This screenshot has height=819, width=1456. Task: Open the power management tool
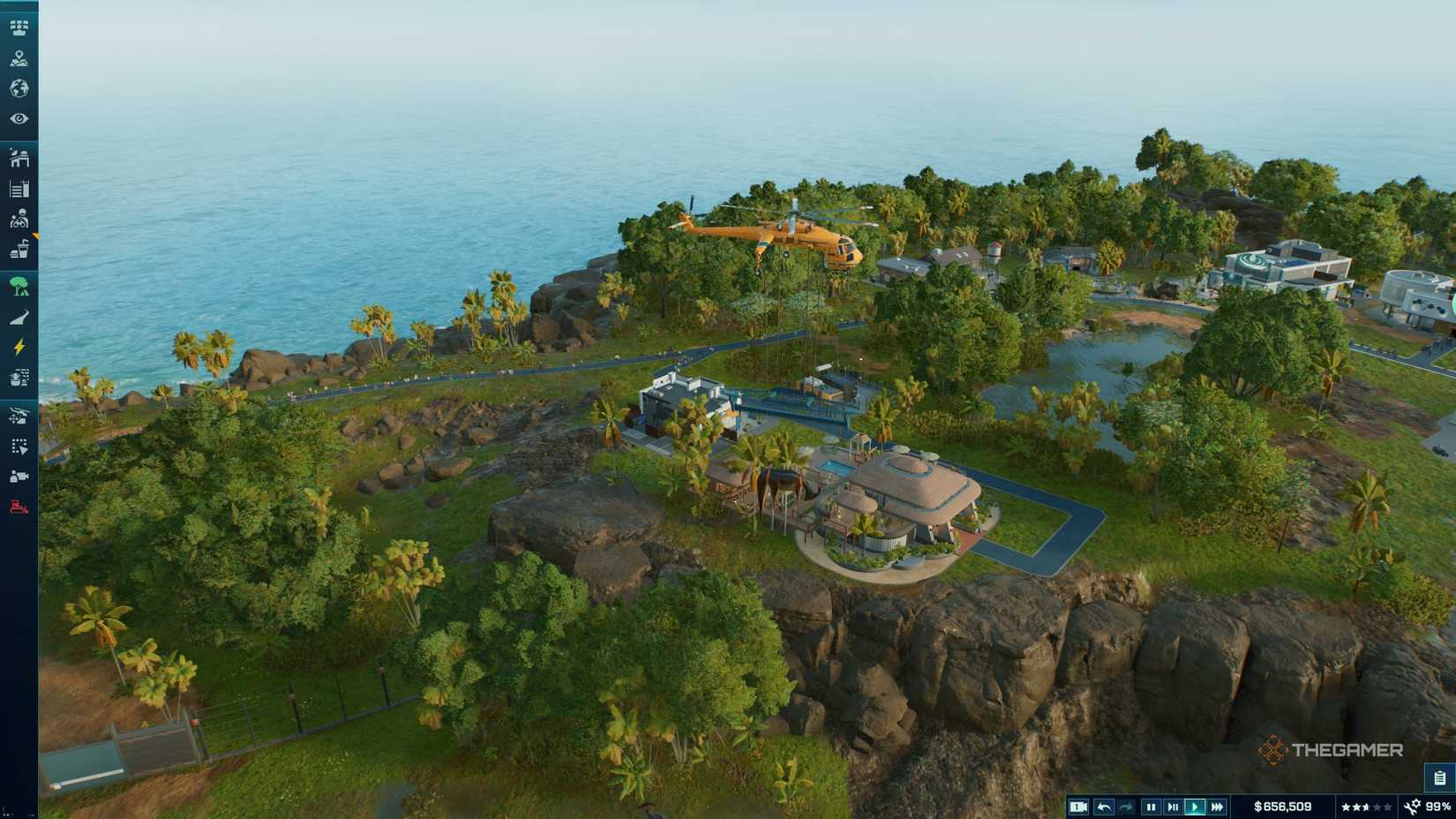click(x=19, y=345)
